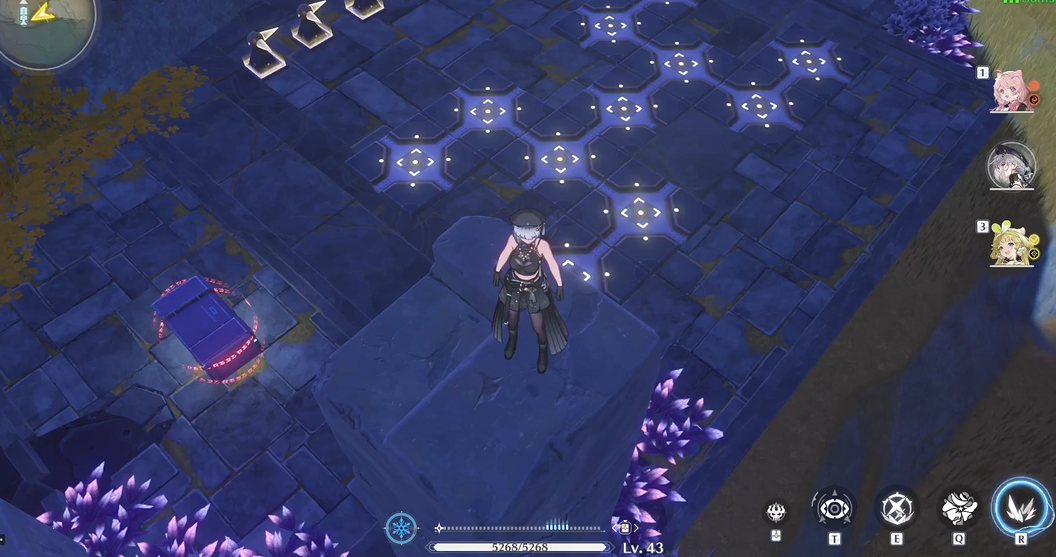Image resolution: width=1056 pixels, height=557 pixels.
Task: Trigger the crossed-blades resonance skill
Action: pos(897,508)
